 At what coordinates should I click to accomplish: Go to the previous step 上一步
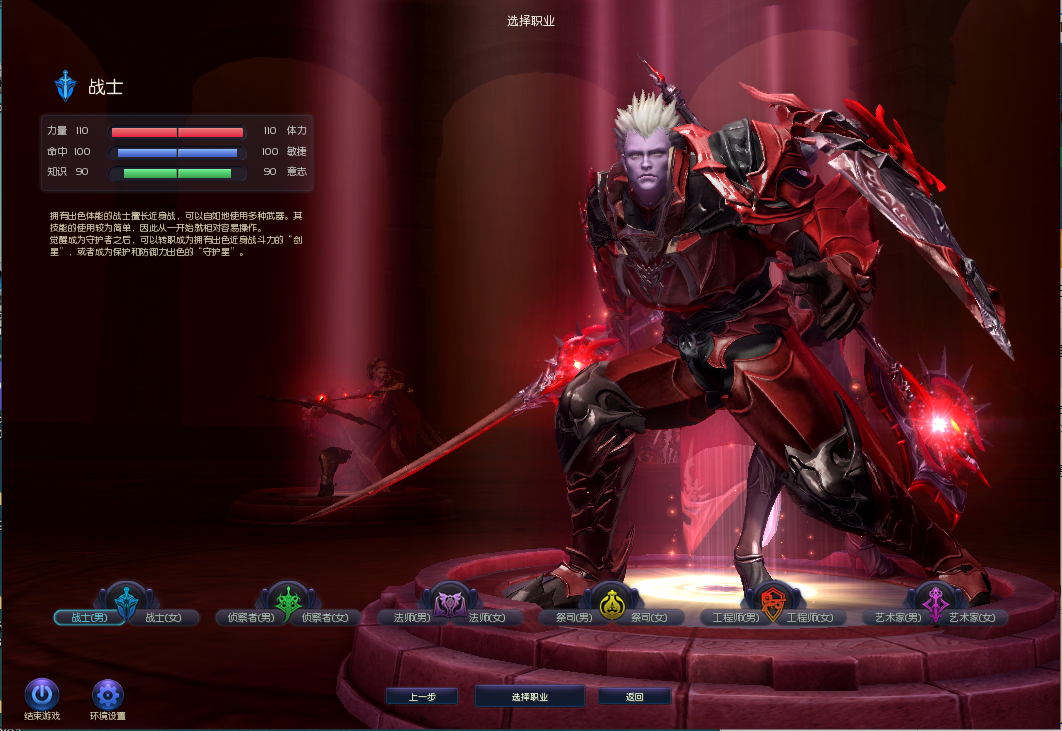coord(421,696)
